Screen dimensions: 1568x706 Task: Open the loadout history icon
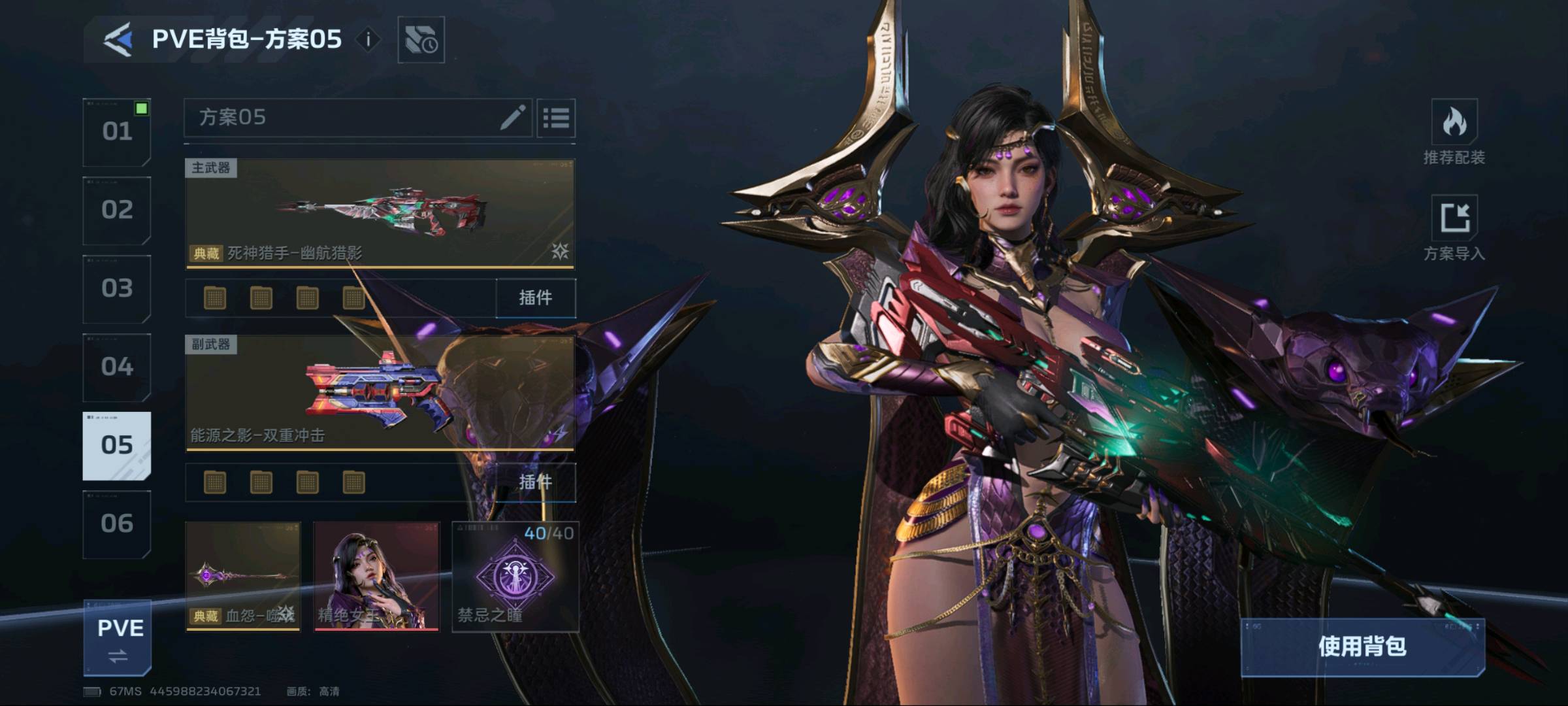tap(421, 40)
